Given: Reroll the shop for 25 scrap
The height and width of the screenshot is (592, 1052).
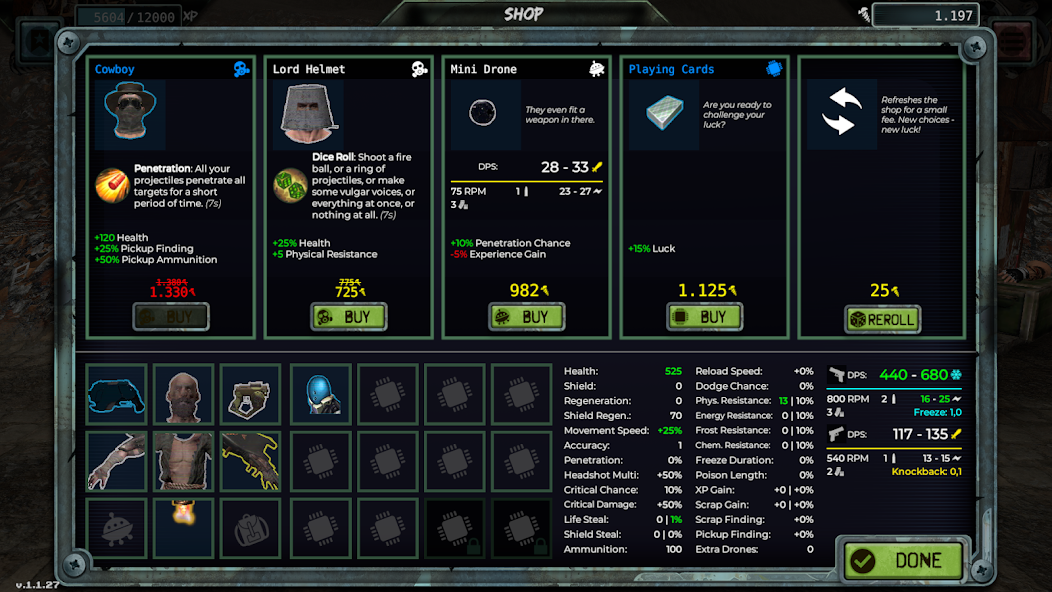Looking at the screenshot, I should pyautogui.click(x=882, y=319).
